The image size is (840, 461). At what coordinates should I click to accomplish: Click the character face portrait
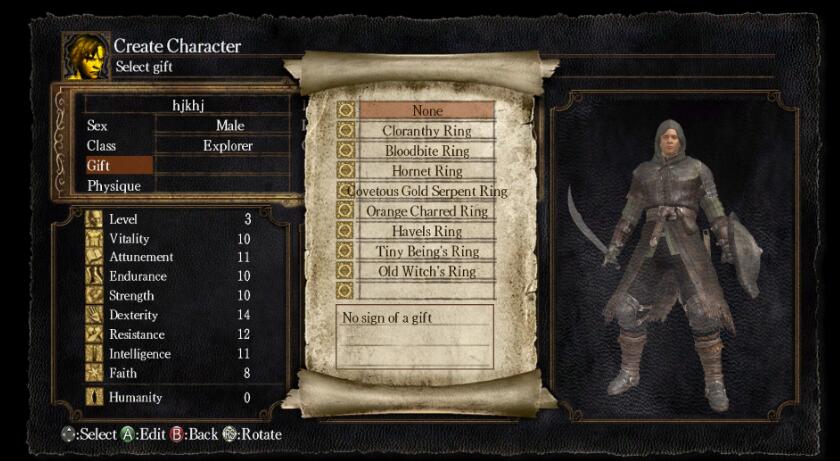[85, 56]
